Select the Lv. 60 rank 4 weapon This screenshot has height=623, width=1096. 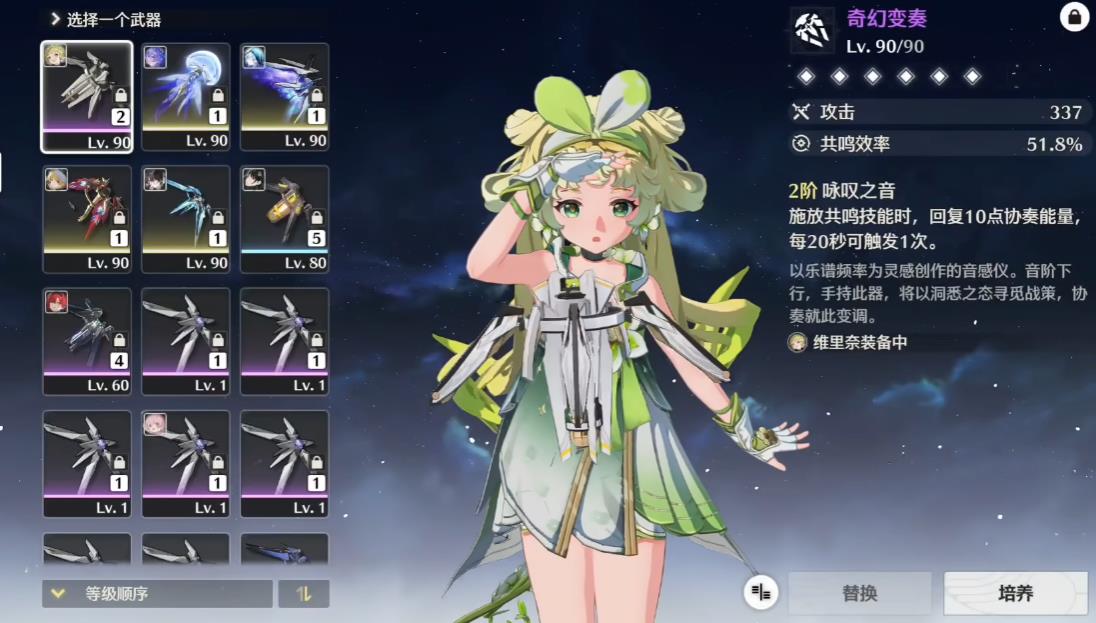(86, 342)
